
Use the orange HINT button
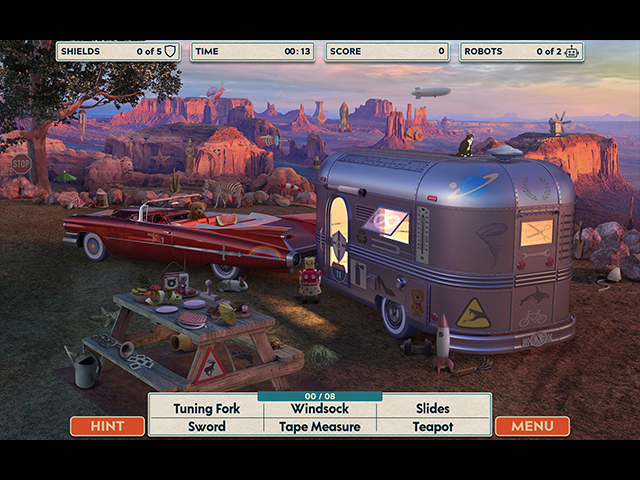(107, 426)
